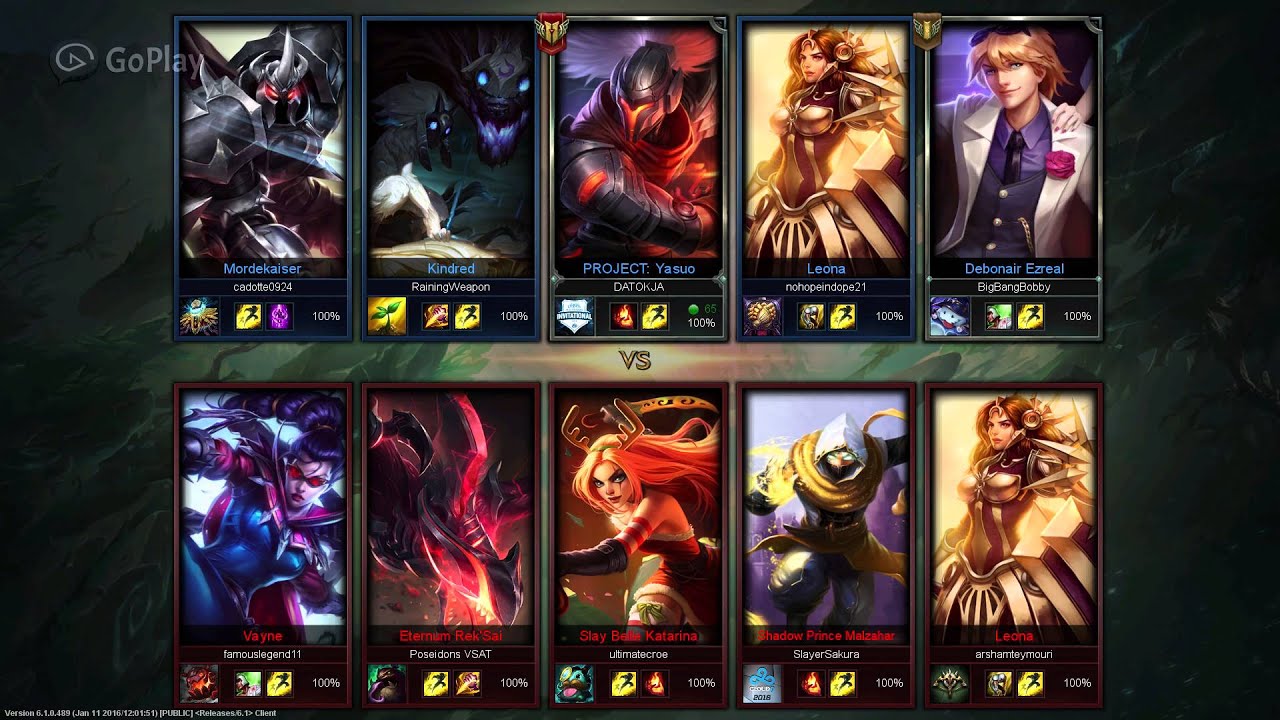Select nohopeindope21's Leona champion card
The height and width of the screenshot is (720, 1280).
pos(825,150)
